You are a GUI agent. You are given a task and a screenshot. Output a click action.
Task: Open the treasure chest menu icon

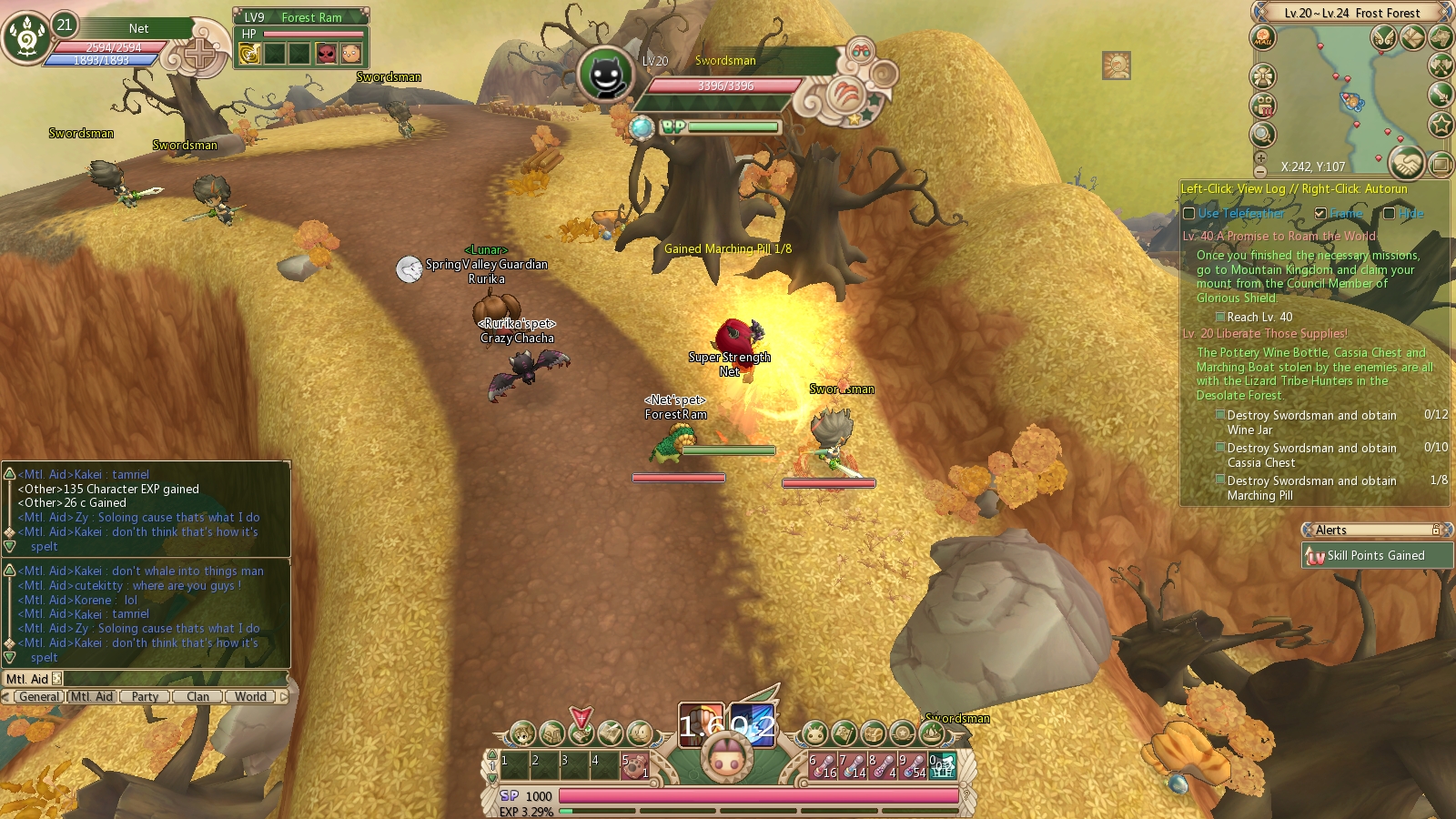click(x=873, y=733)
